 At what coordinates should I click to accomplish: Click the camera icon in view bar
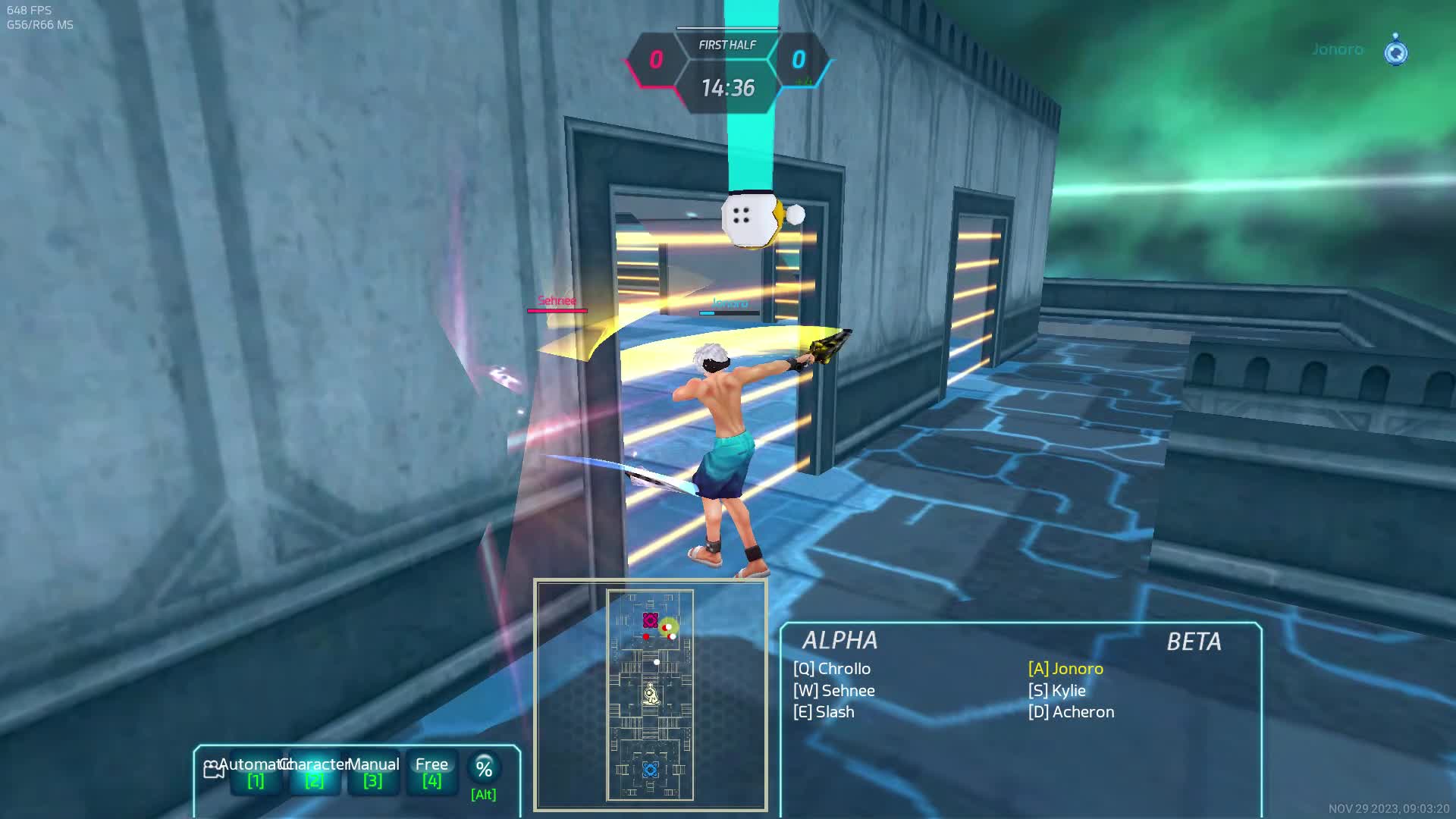click(x=213, y=770)
